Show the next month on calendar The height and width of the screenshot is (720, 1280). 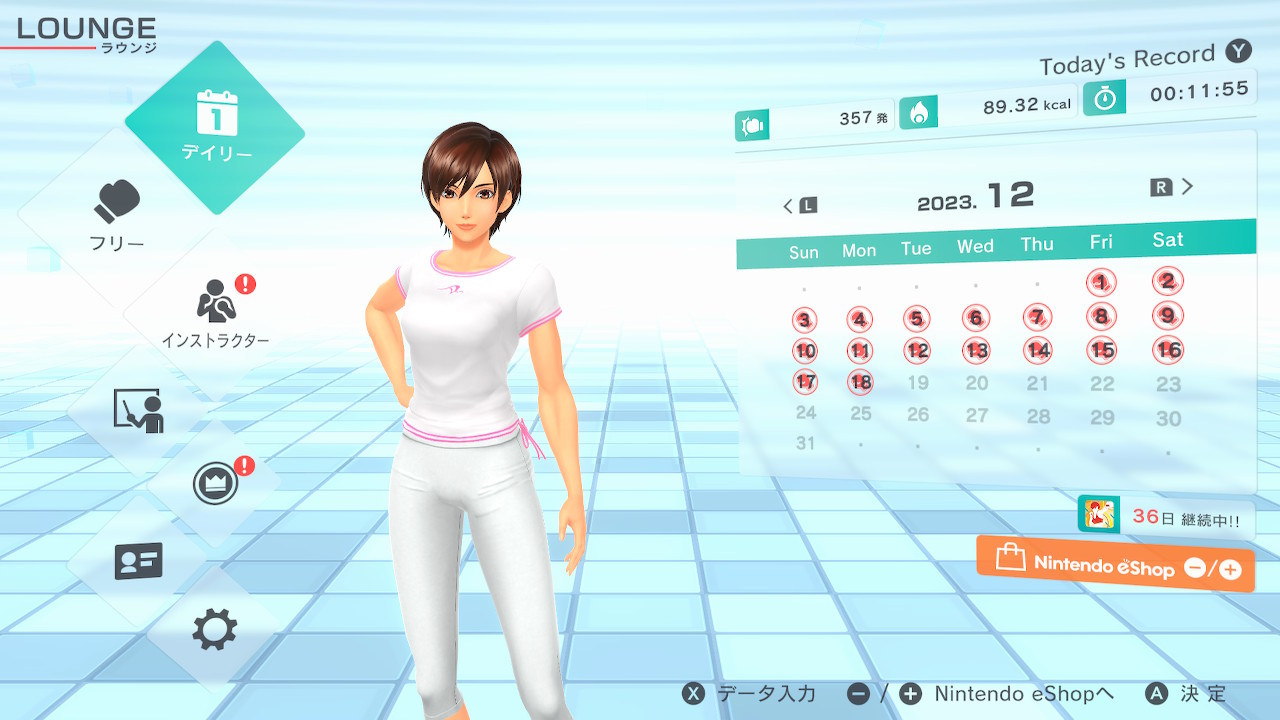pos(1174,187)
